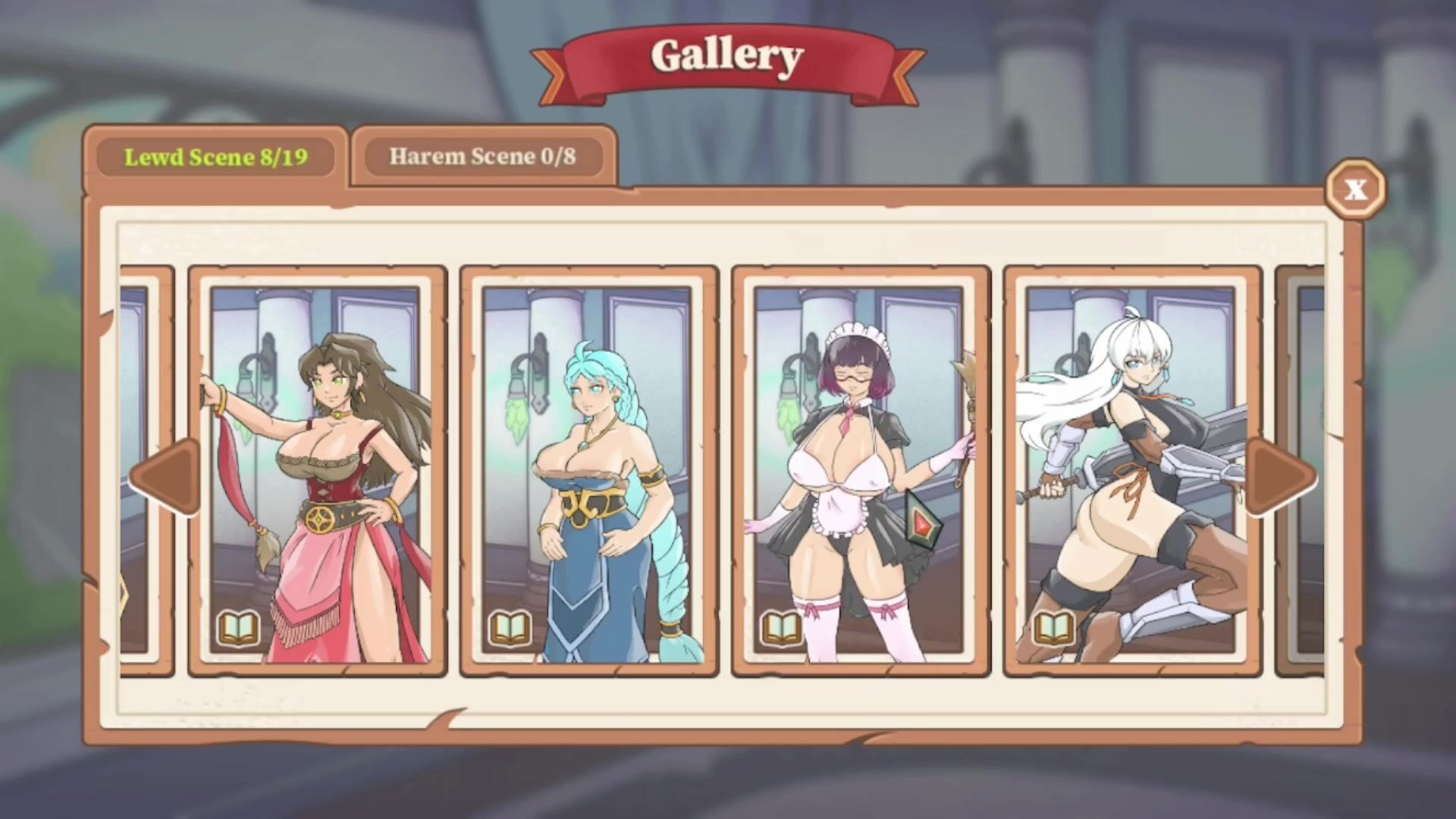This screenshot has width=1456, height=819.
Task: Show previous gallery cards with left arrow
Action: click(x=165, y=477)
